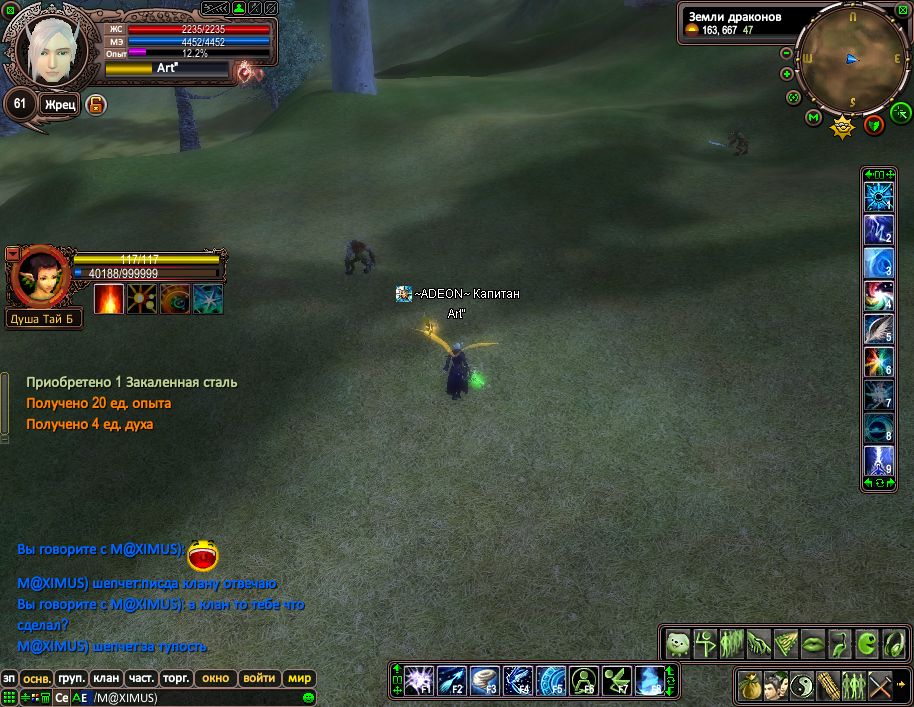Screen dimensions: 914x707
Task: Select the торг. chat tab
Action: (175, 678)
